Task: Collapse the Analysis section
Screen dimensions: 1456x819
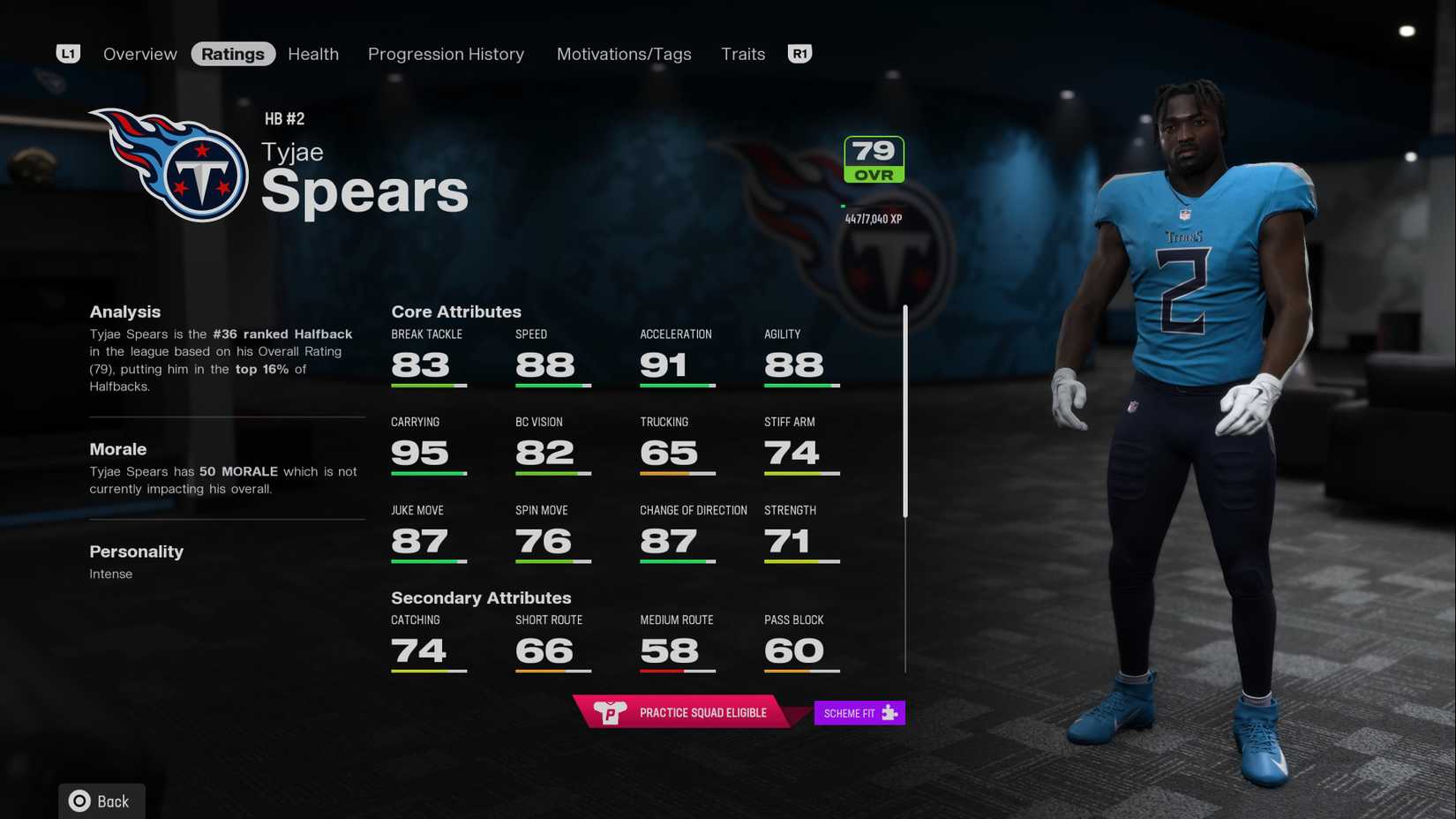Action: click(124, 312)
